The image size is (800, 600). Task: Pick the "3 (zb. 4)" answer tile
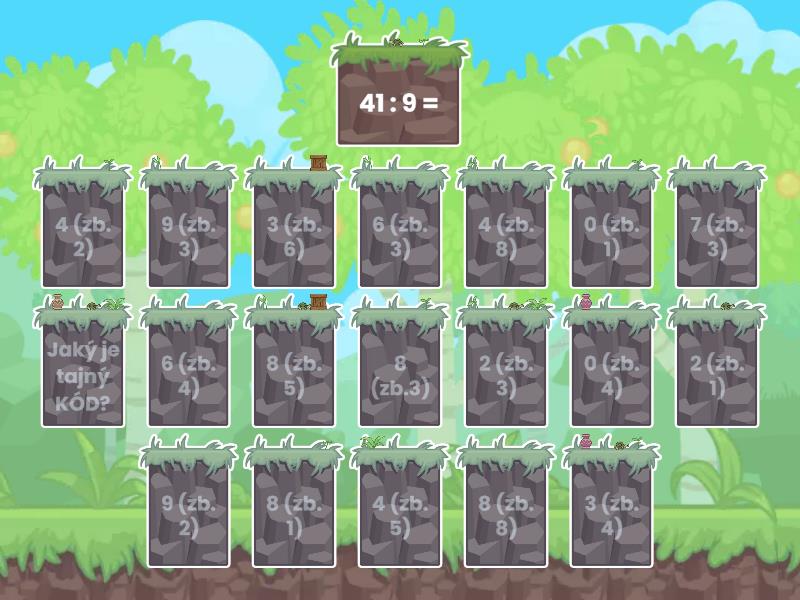tap(612, 516)
